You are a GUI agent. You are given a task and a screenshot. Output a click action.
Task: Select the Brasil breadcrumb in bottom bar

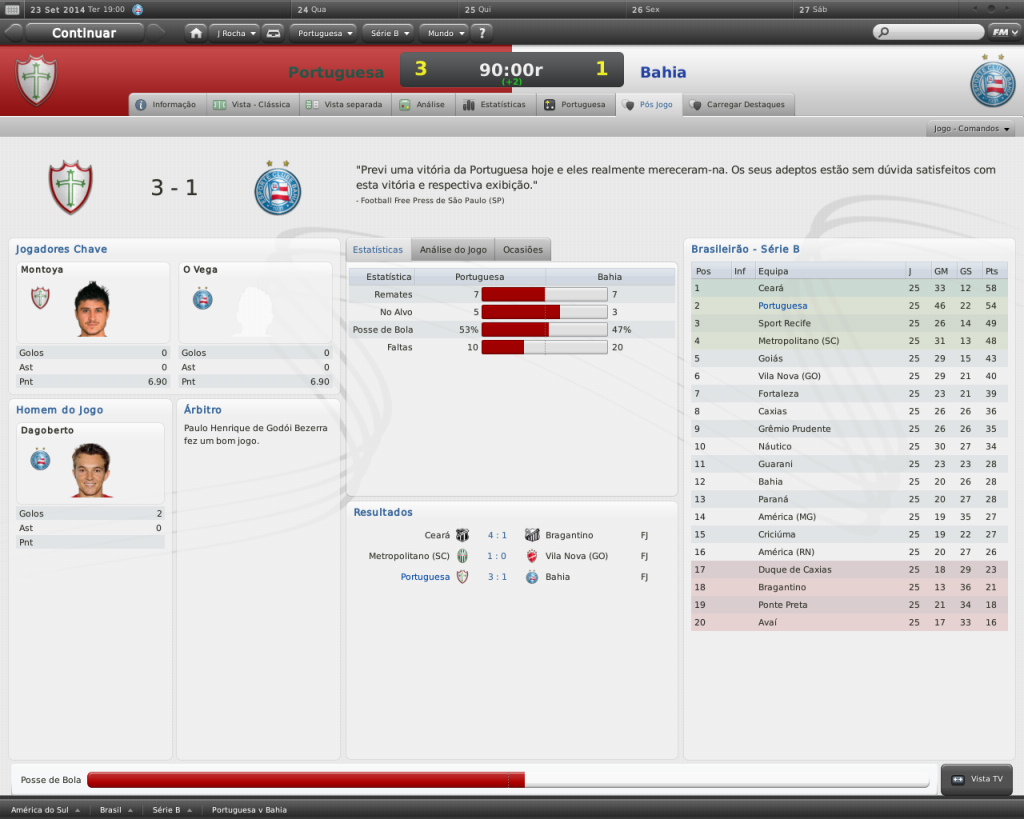pos(112,809)
